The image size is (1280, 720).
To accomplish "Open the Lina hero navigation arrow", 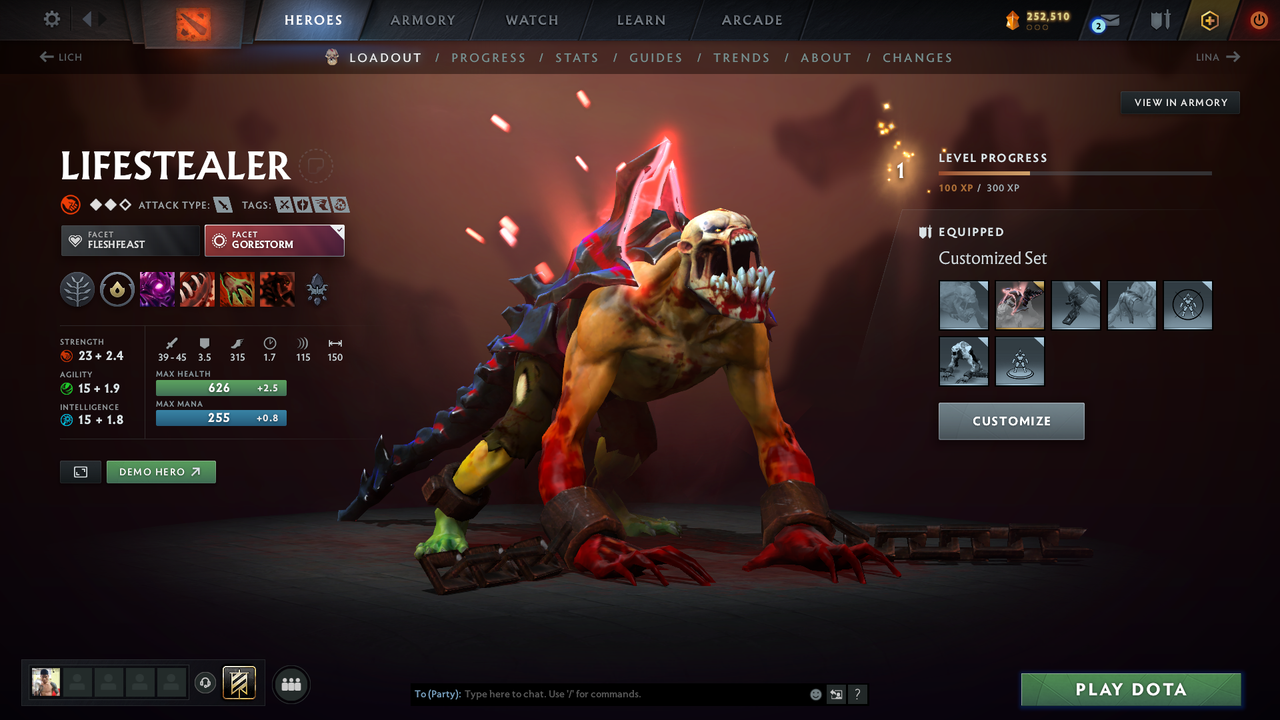I will click(1217, 57).
